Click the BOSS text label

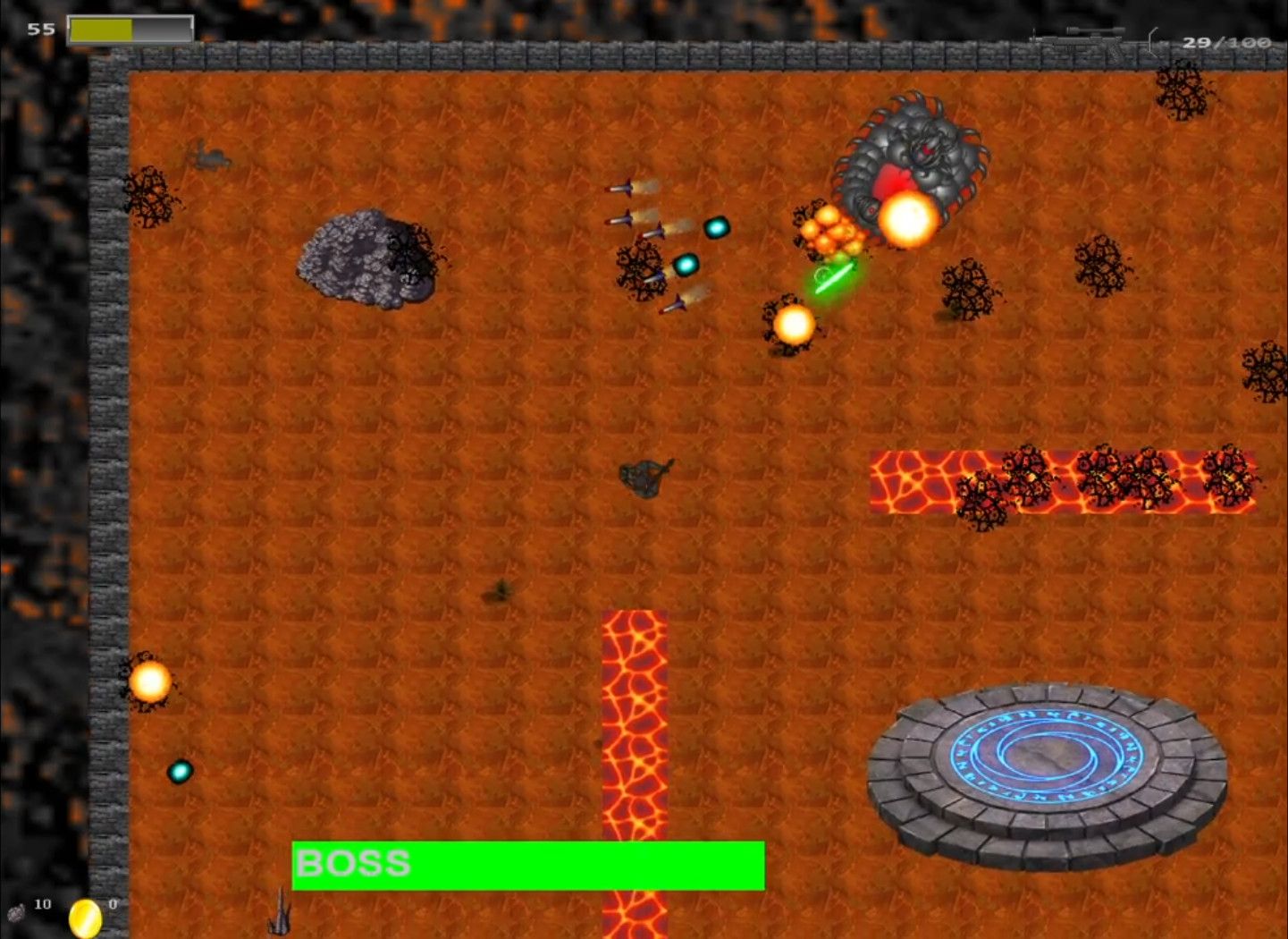pyautogui.click(x=353, y=863)
